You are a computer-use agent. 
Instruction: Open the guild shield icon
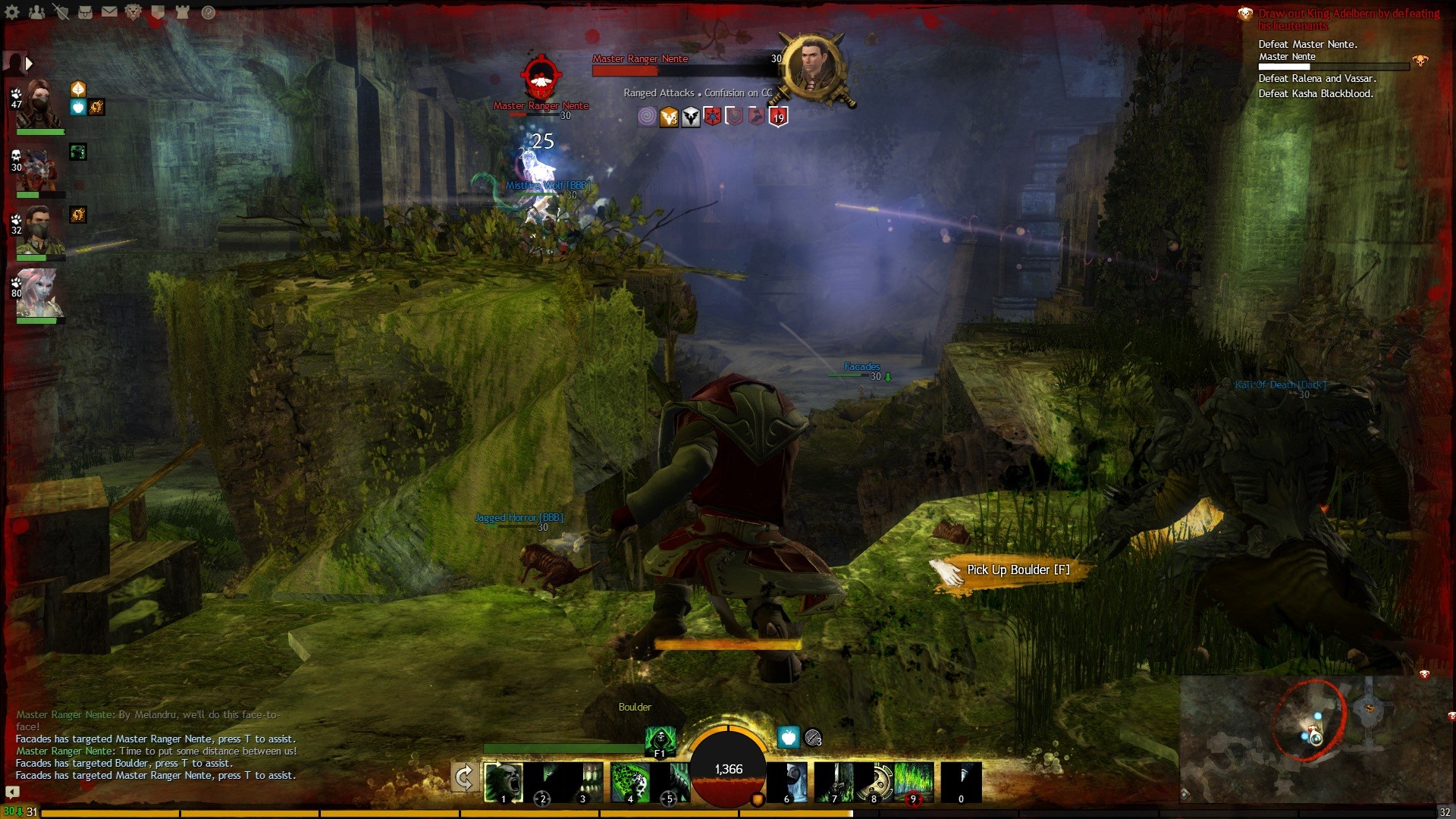coord(158,12)
